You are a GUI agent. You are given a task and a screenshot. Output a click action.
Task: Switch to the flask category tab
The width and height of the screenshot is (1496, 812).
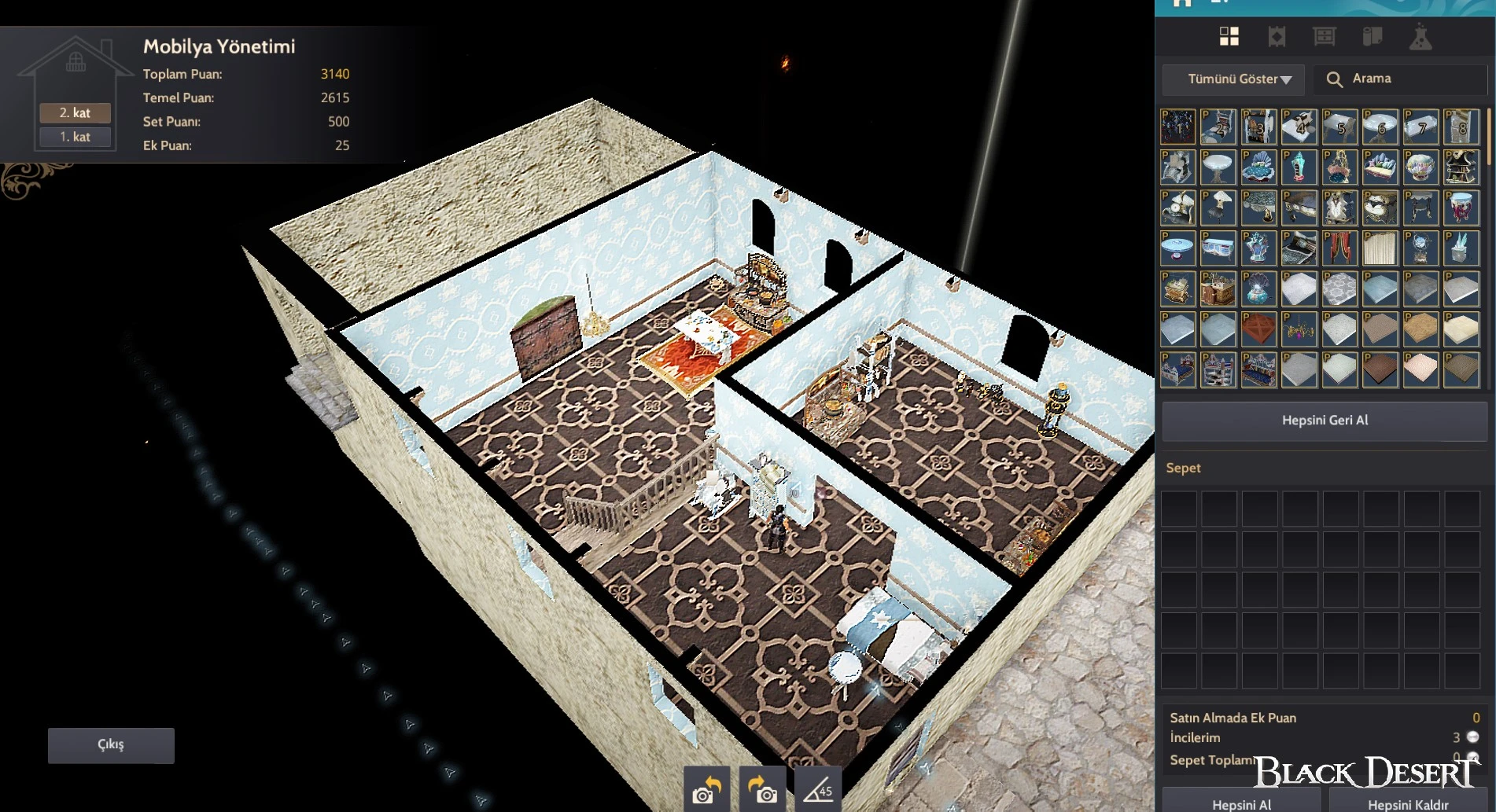[1420, 37]
